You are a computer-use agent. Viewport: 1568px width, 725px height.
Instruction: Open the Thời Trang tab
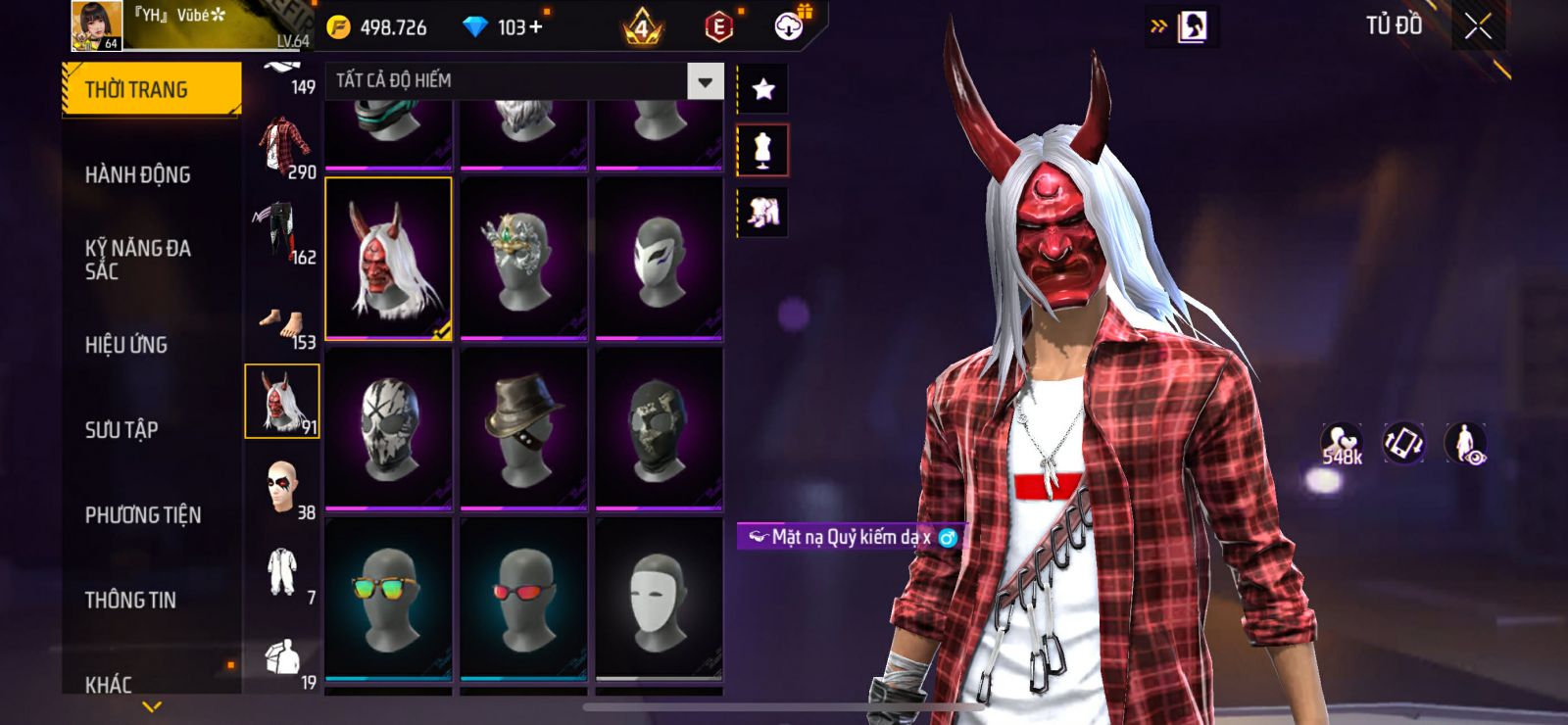151,90
